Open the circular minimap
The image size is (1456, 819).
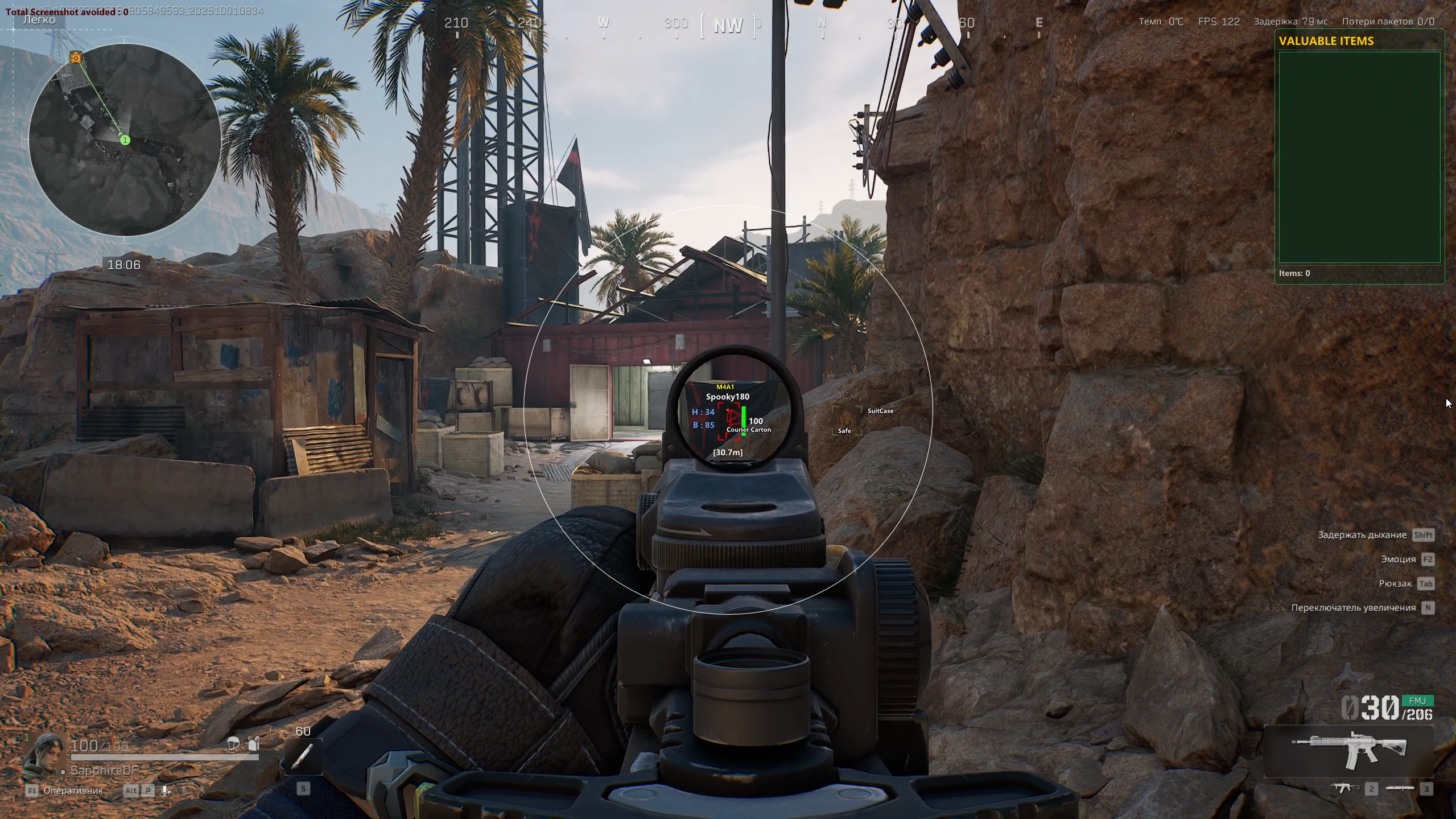[x=125, y=140]
